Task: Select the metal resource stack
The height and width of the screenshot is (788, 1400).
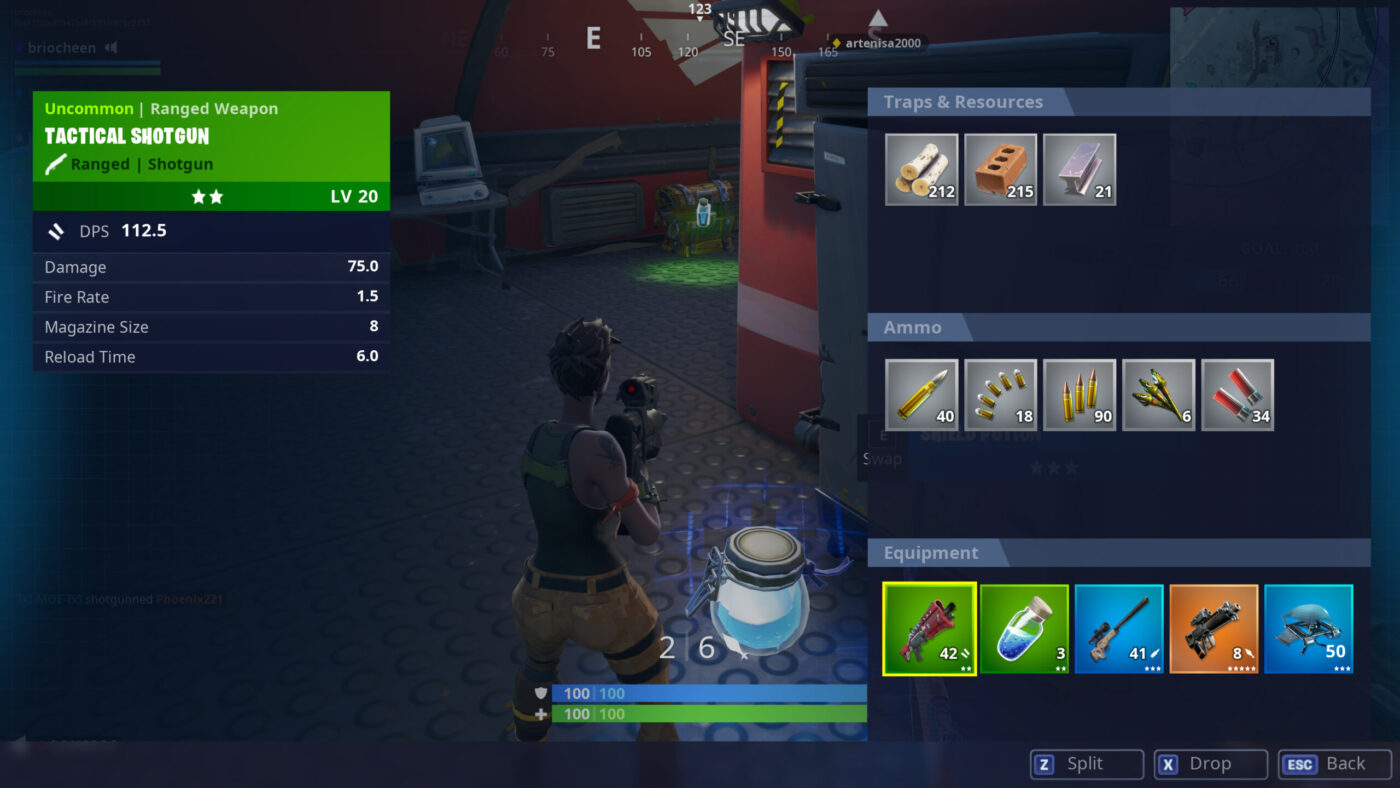Action: coord(1079,168)
